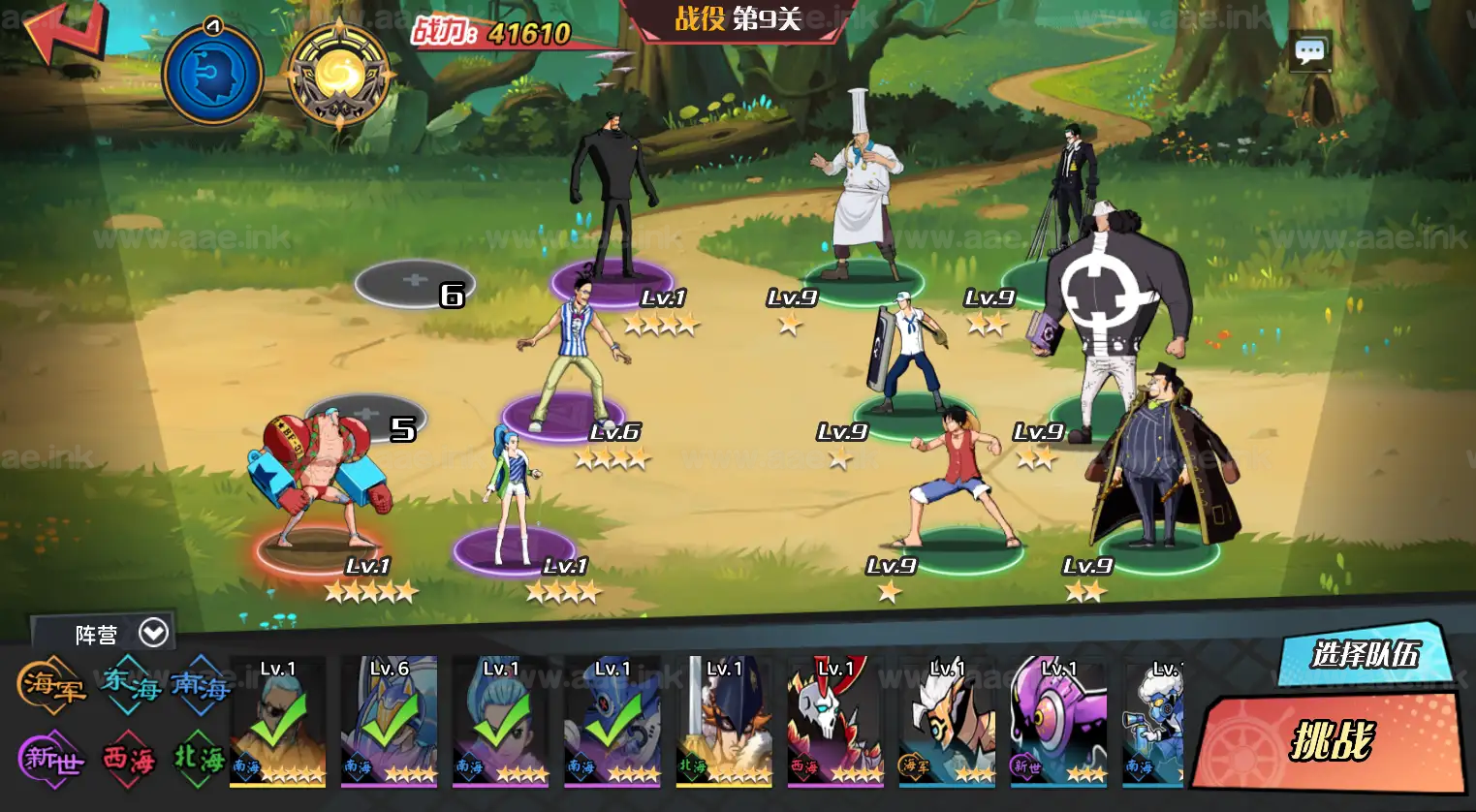Select the empty formation slot numbered 6
The image size is (1476, 812).
(x=414, y=282)
